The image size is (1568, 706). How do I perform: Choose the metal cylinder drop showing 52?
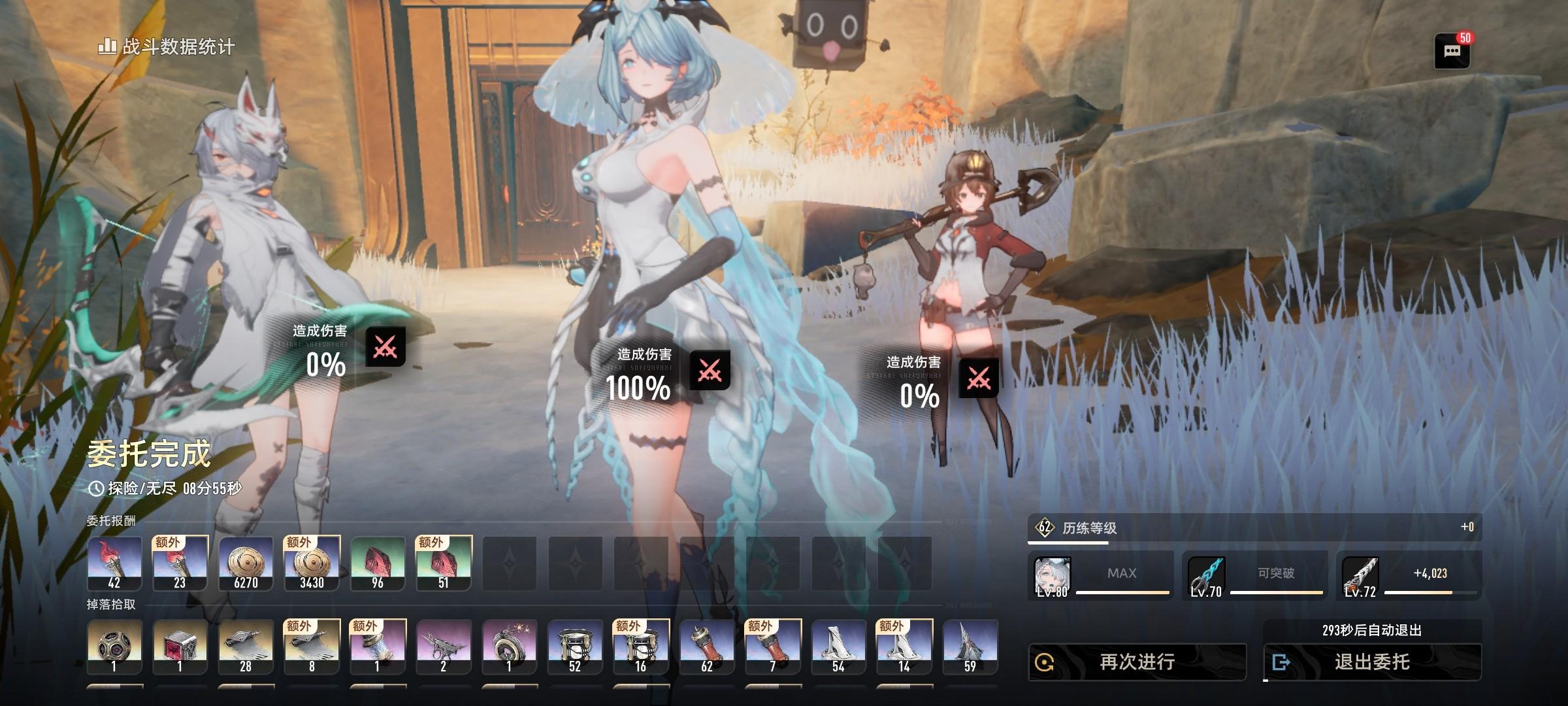pos(575,647)
